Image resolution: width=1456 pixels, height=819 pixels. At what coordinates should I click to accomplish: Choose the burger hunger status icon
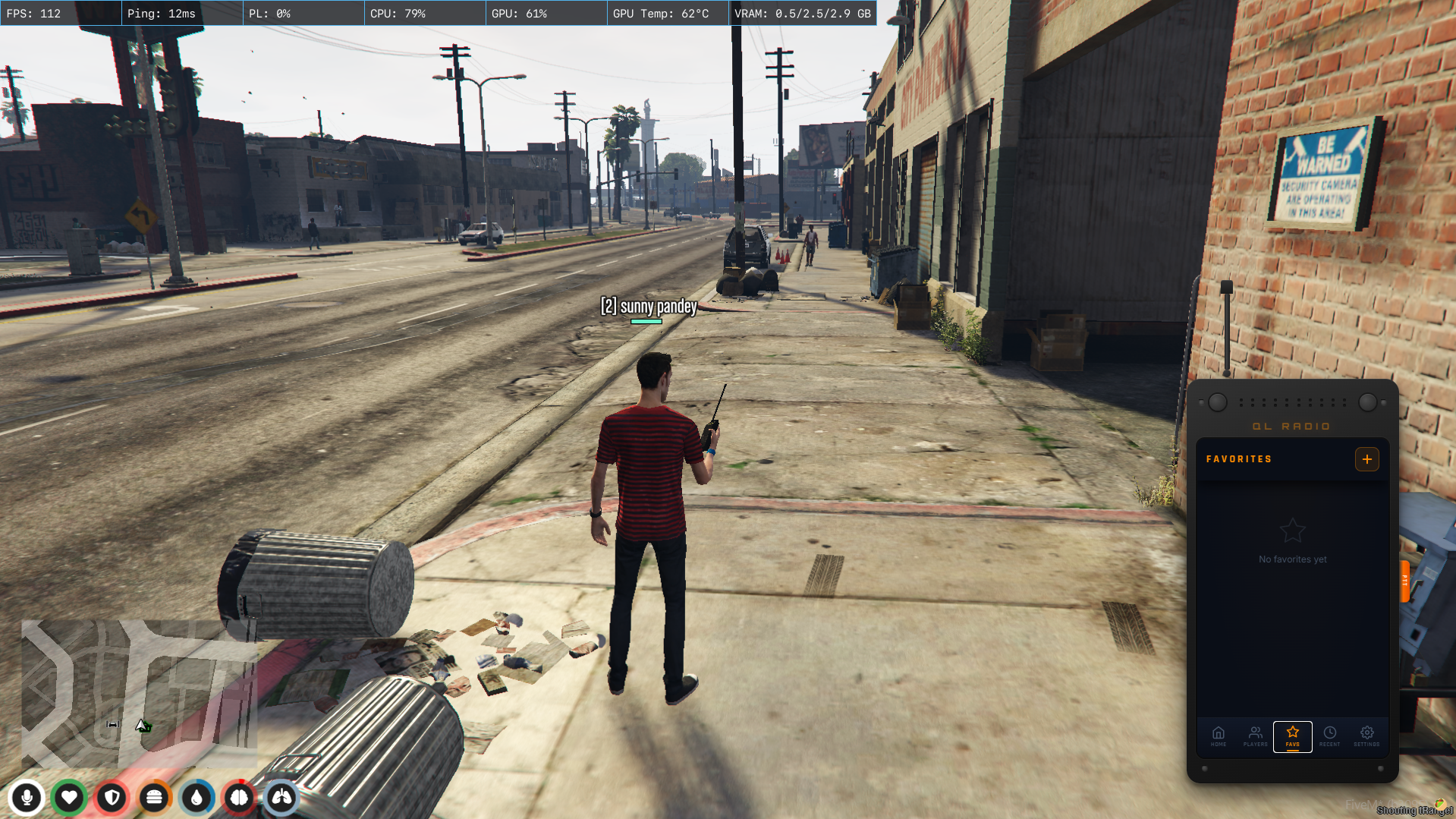point(155,798)
